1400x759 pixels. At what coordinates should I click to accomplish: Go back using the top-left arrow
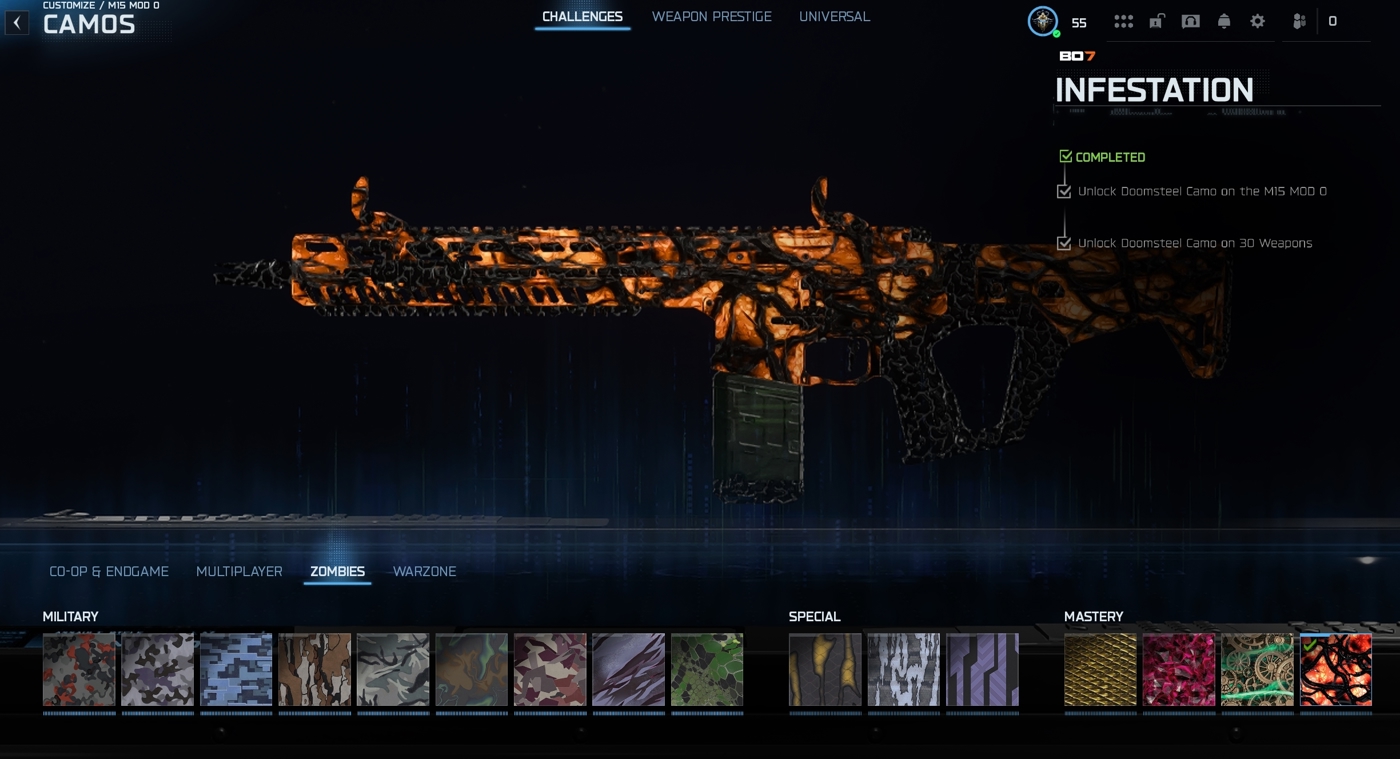pyautogui.click(x=17, y=22)
